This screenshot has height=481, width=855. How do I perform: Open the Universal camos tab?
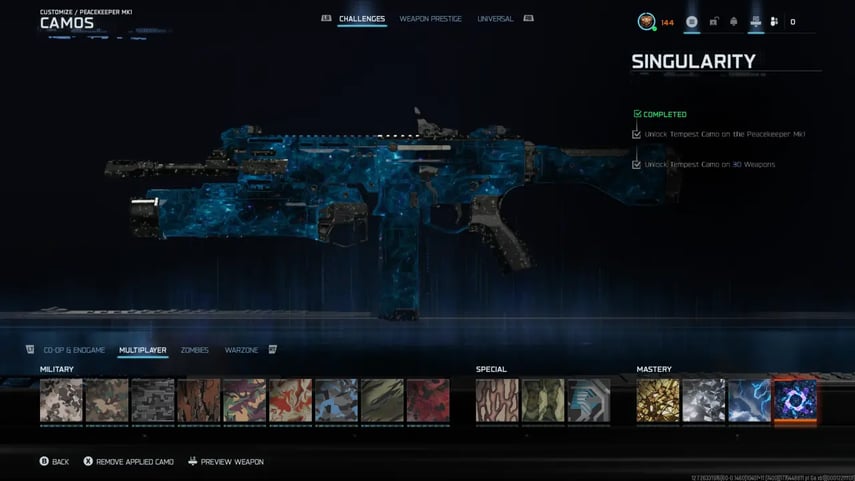pos(495,19)
